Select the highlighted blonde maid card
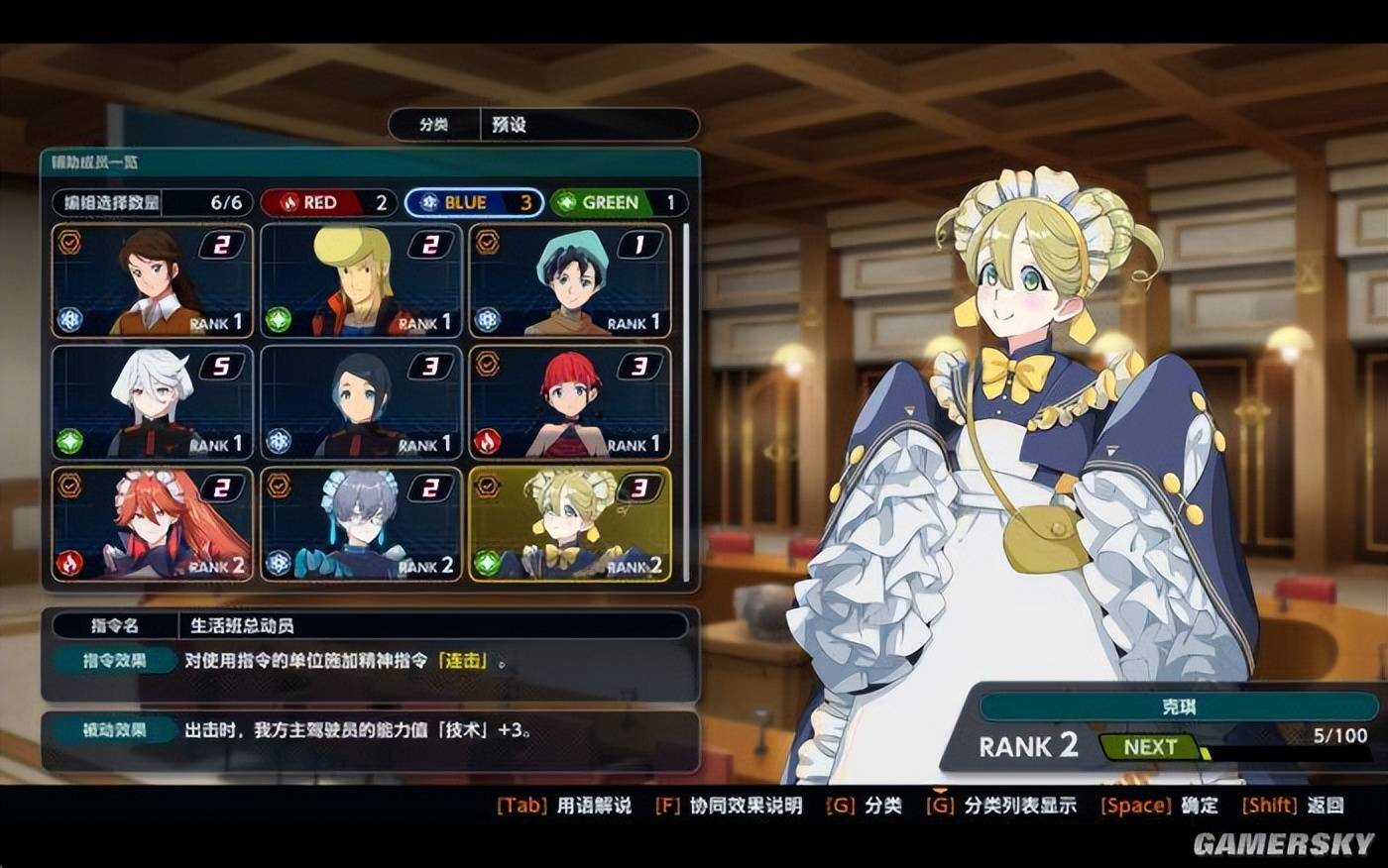This screenshot has height=868, width=1388. pyautogui.click(x=570, y=523)
